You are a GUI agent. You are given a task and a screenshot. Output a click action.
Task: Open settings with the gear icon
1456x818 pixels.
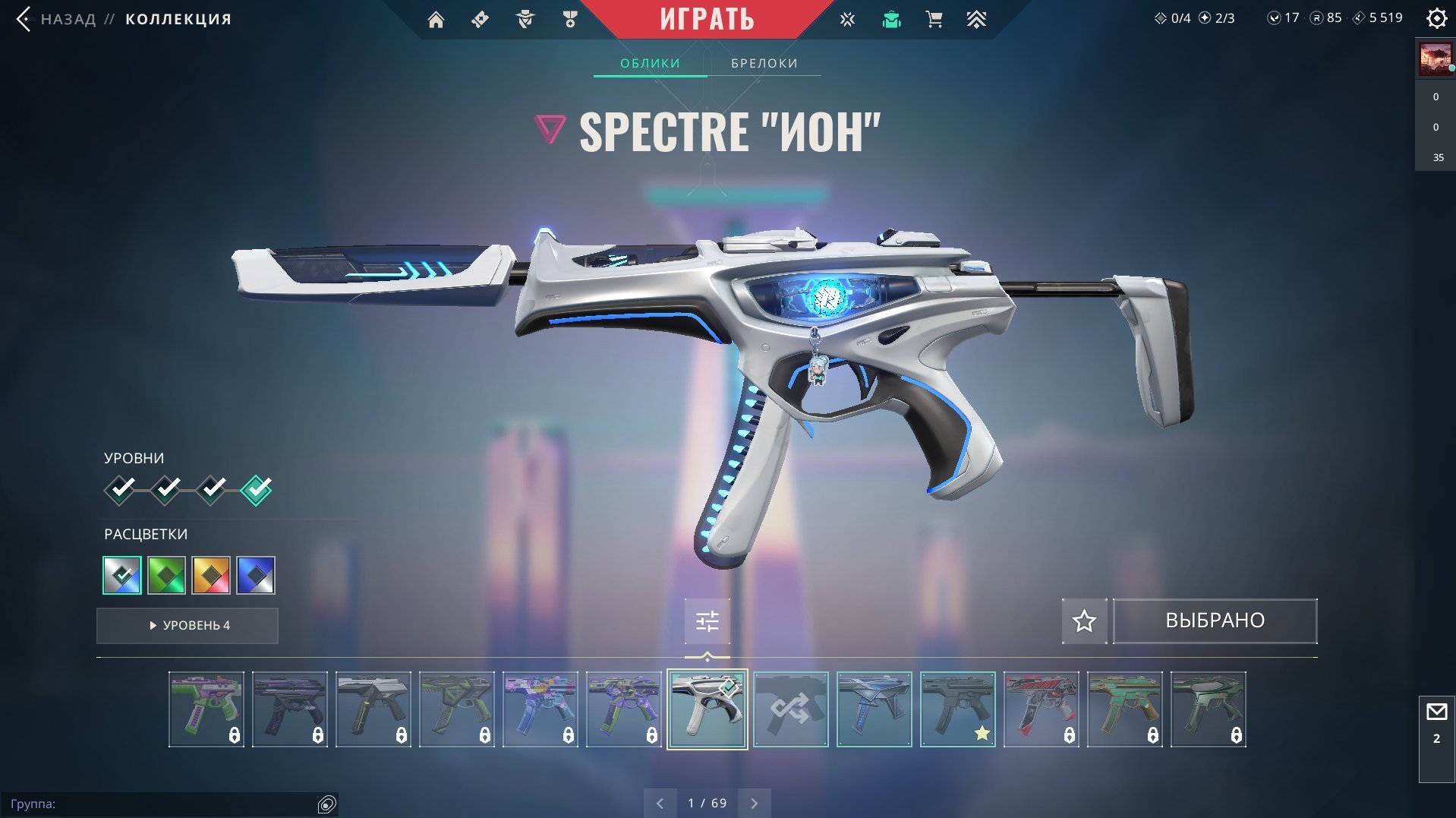coord(1436,18)
